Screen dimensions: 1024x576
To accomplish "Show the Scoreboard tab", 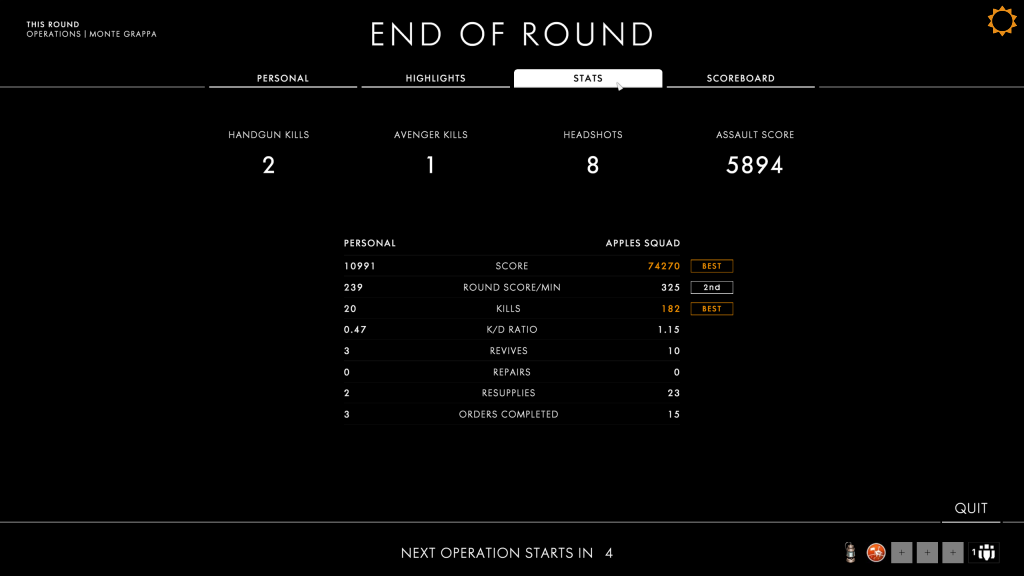I will click(741, 78).
